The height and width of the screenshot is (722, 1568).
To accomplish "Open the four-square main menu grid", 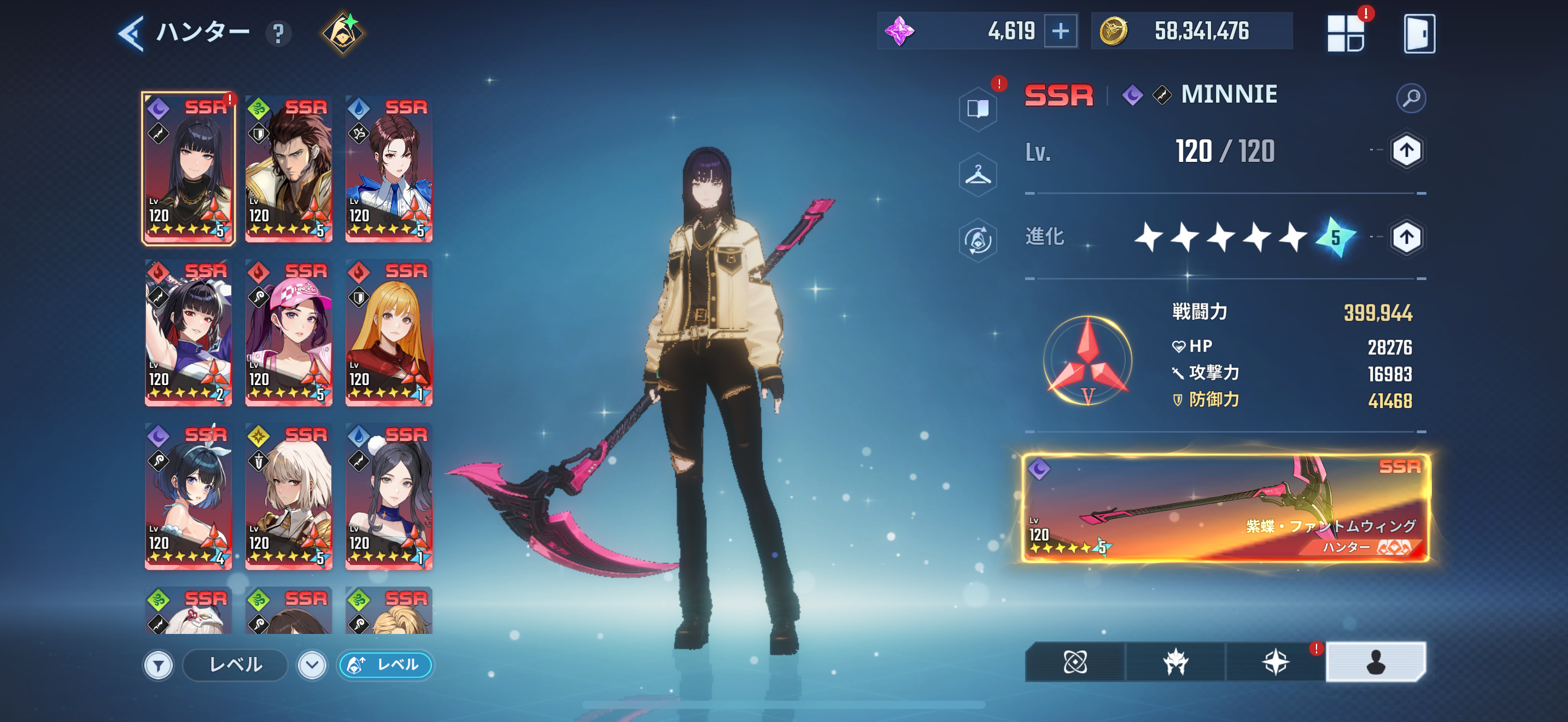I will [1345, 33].
